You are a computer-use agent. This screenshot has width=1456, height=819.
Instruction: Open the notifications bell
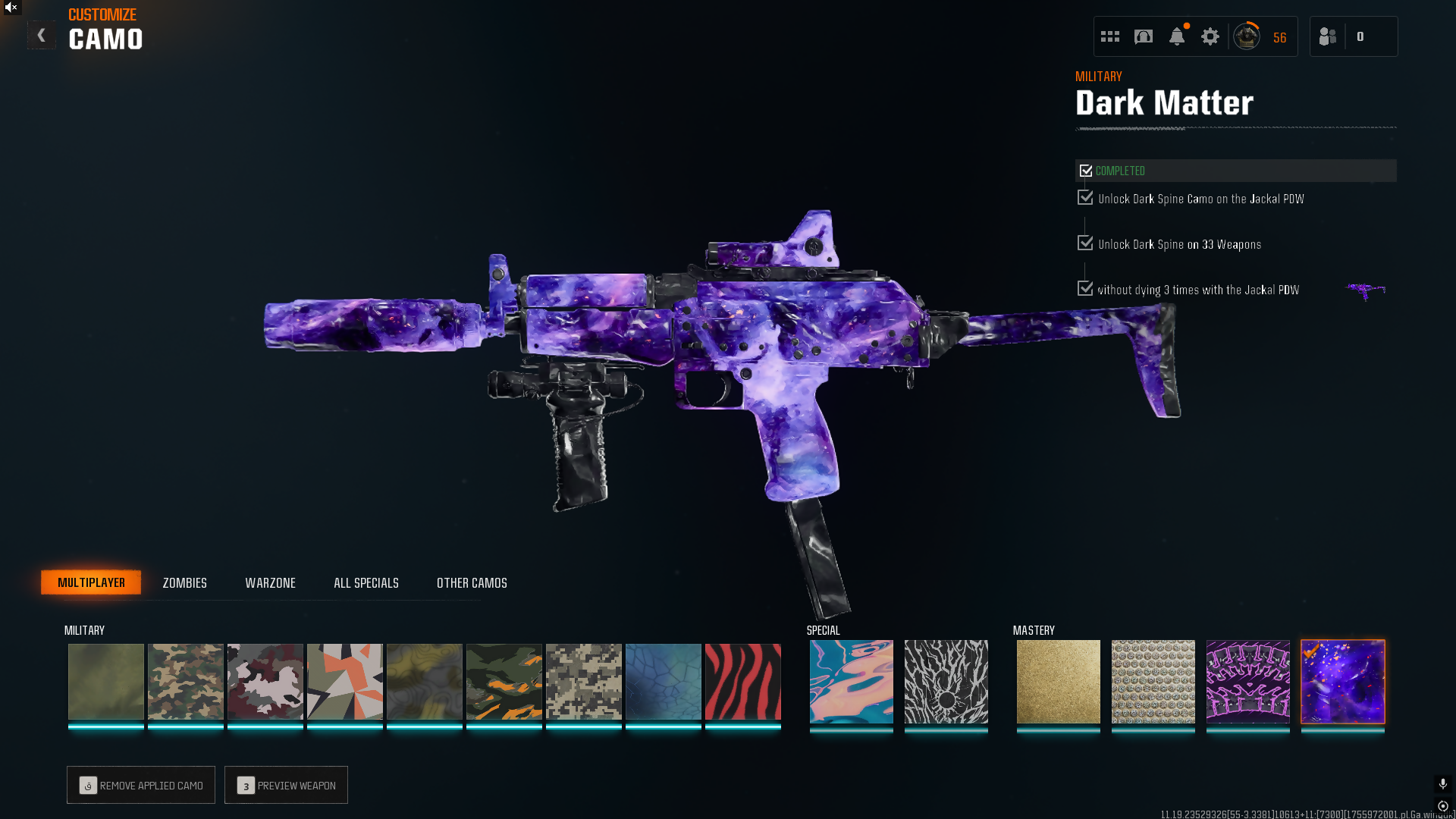tap(1177, 36)
